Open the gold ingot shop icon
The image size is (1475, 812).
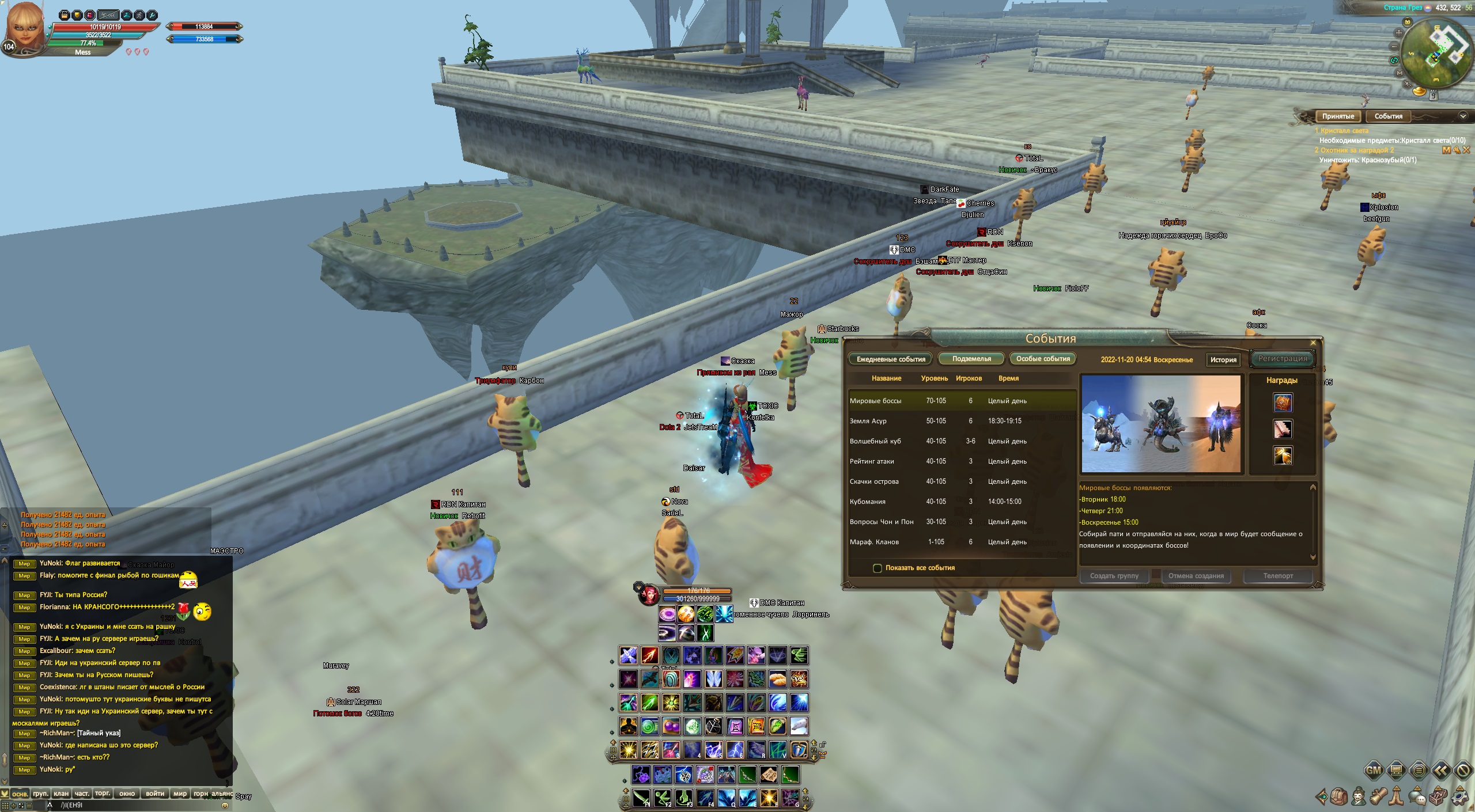[x=1419, y=91]
